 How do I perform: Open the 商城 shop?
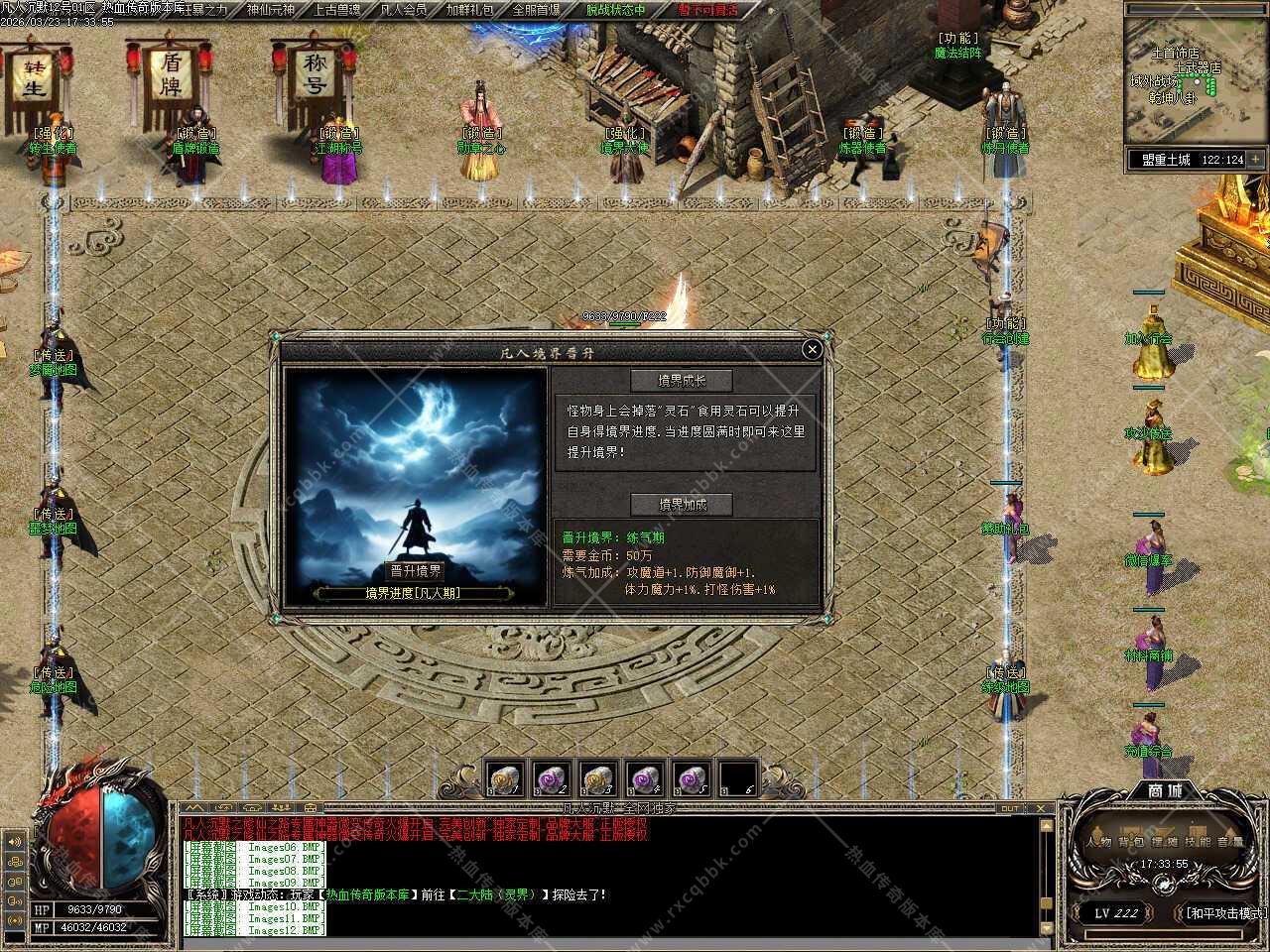1165,791
